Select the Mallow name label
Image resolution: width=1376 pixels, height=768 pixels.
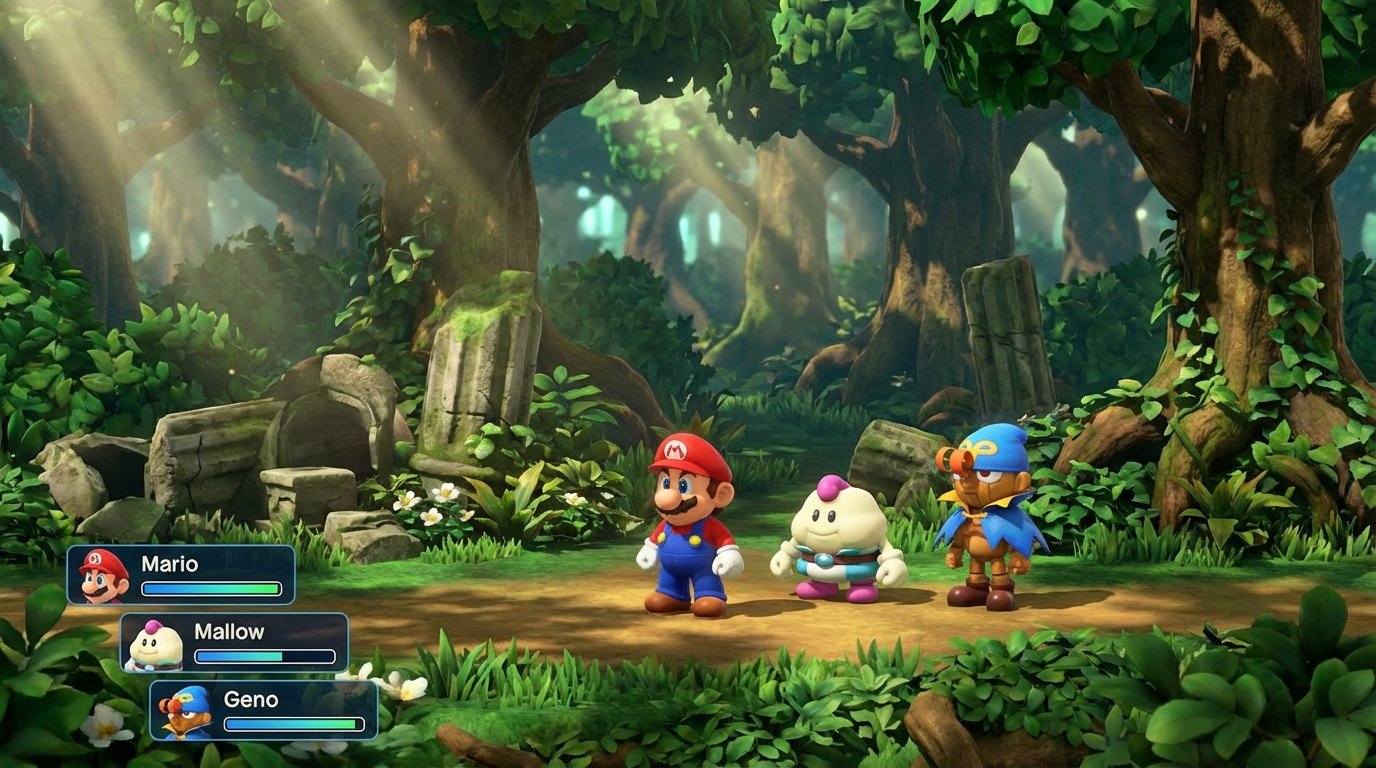[x=229, y=631]
